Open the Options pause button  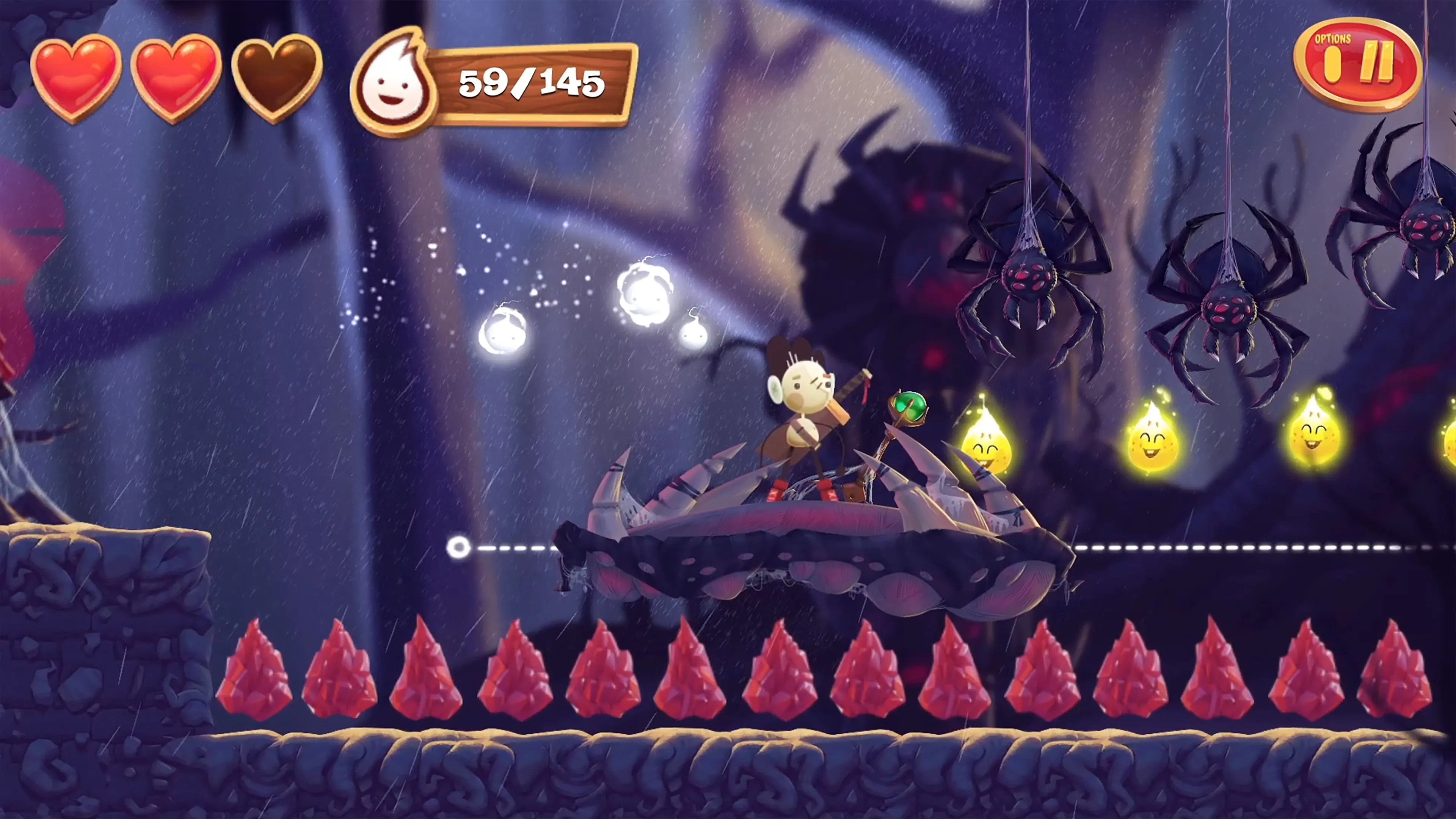point(1358,63)
